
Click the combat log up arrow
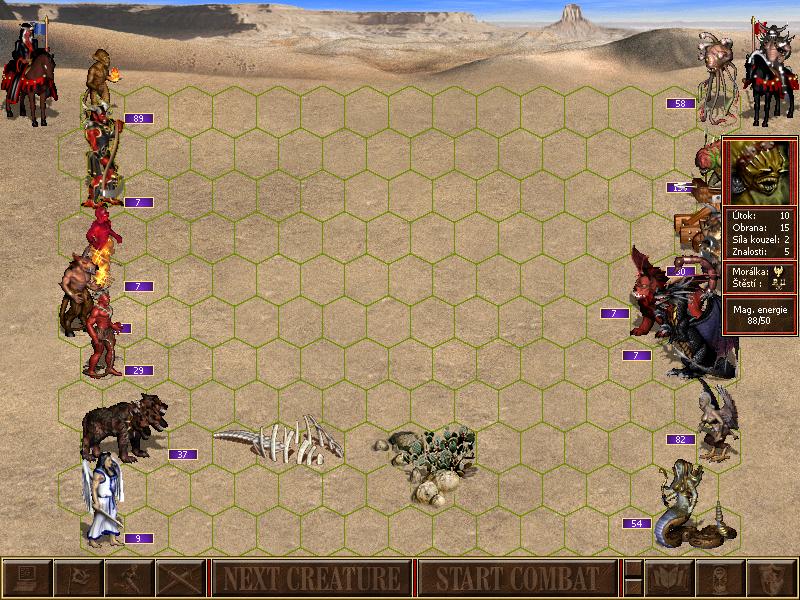(633, 568)
